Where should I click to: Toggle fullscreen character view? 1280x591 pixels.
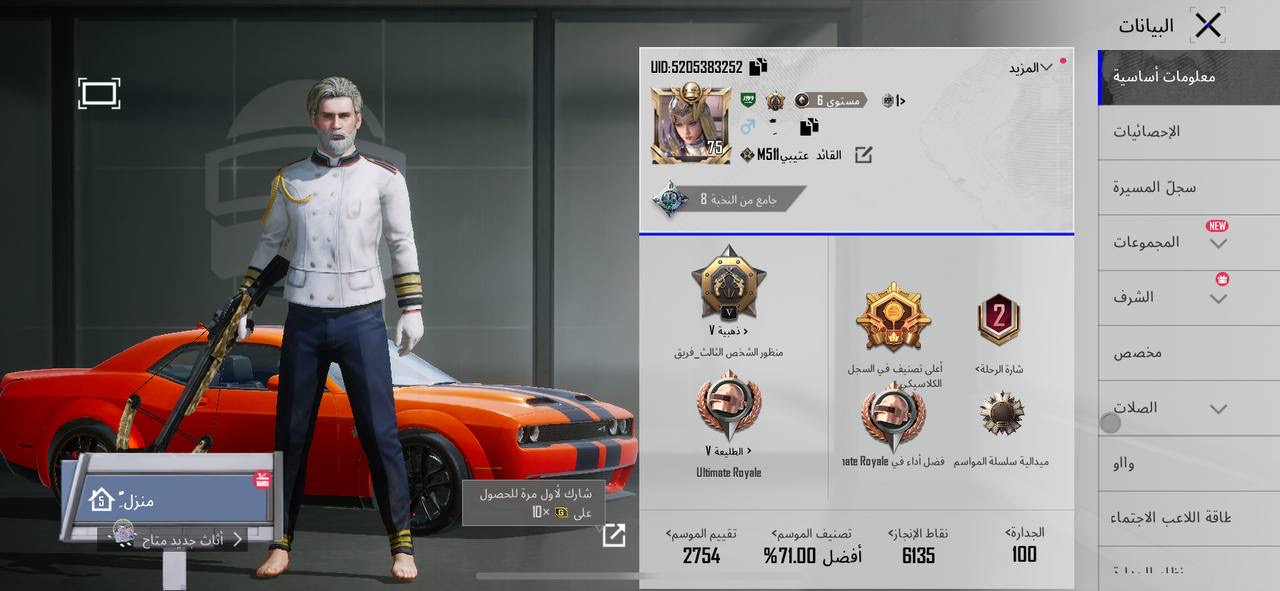pos(99,94)
